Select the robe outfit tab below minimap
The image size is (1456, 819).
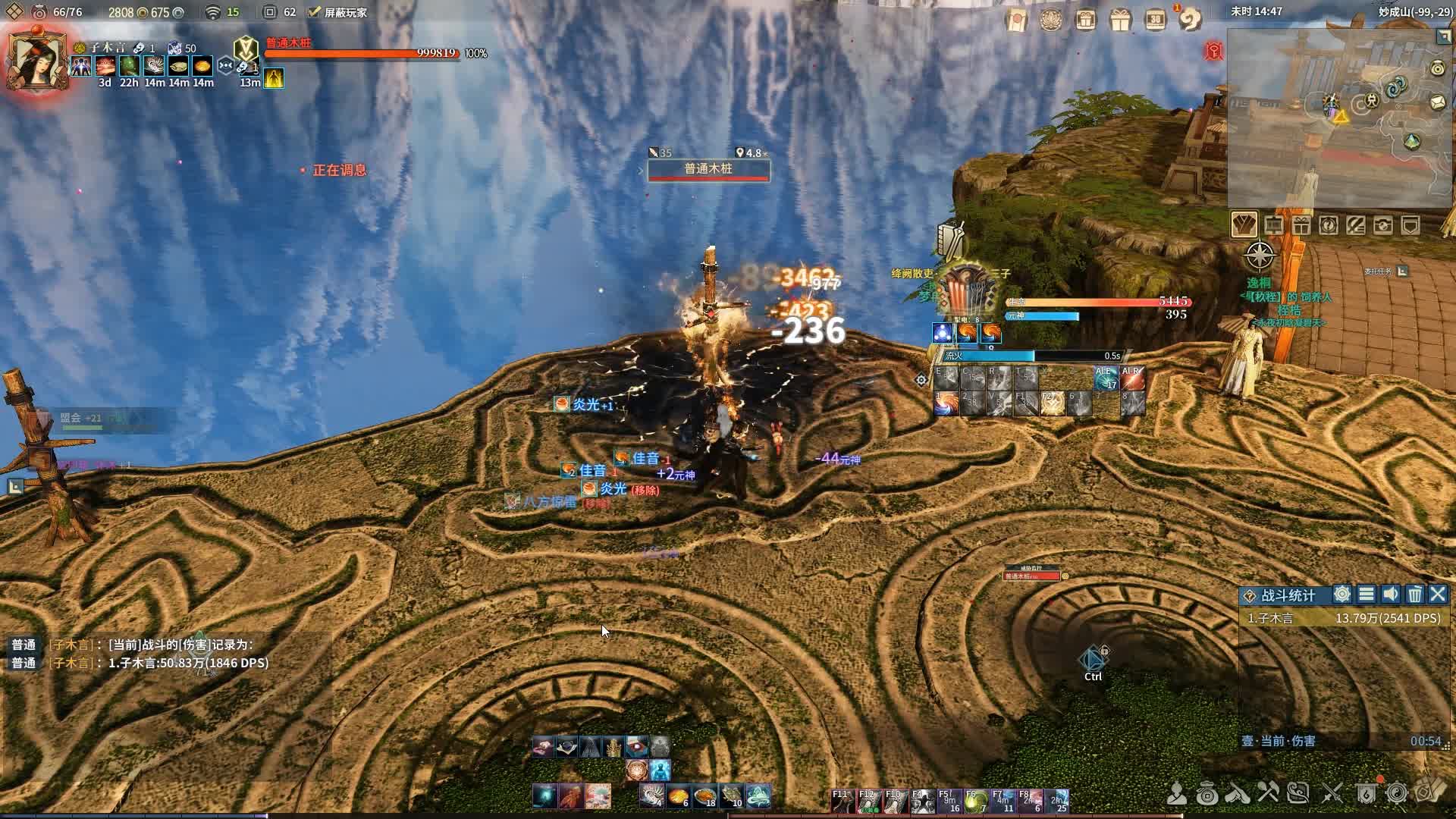click(x=1244, y=225)
